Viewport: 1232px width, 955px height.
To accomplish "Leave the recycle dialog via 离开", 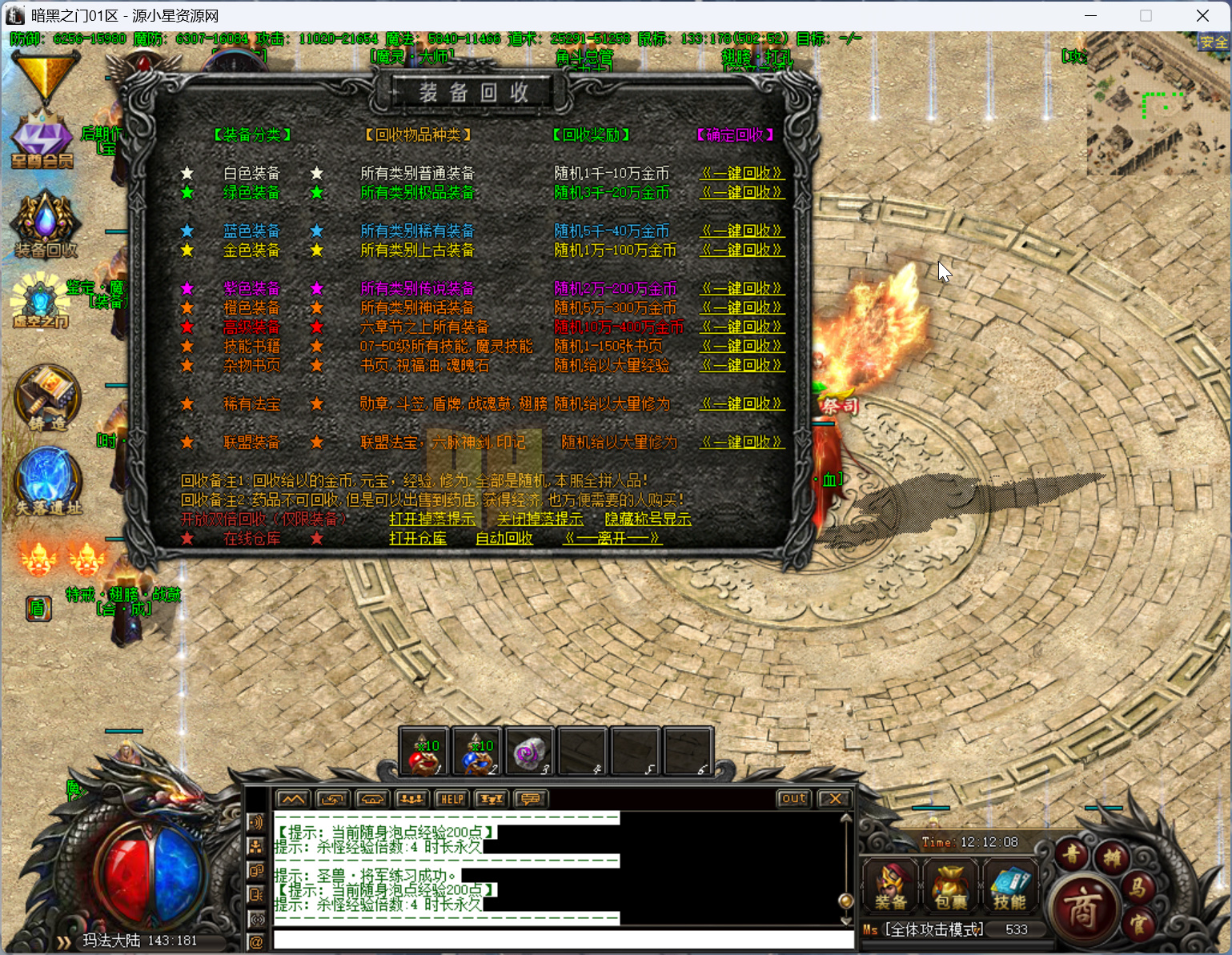I will click(x=612, y=538).
